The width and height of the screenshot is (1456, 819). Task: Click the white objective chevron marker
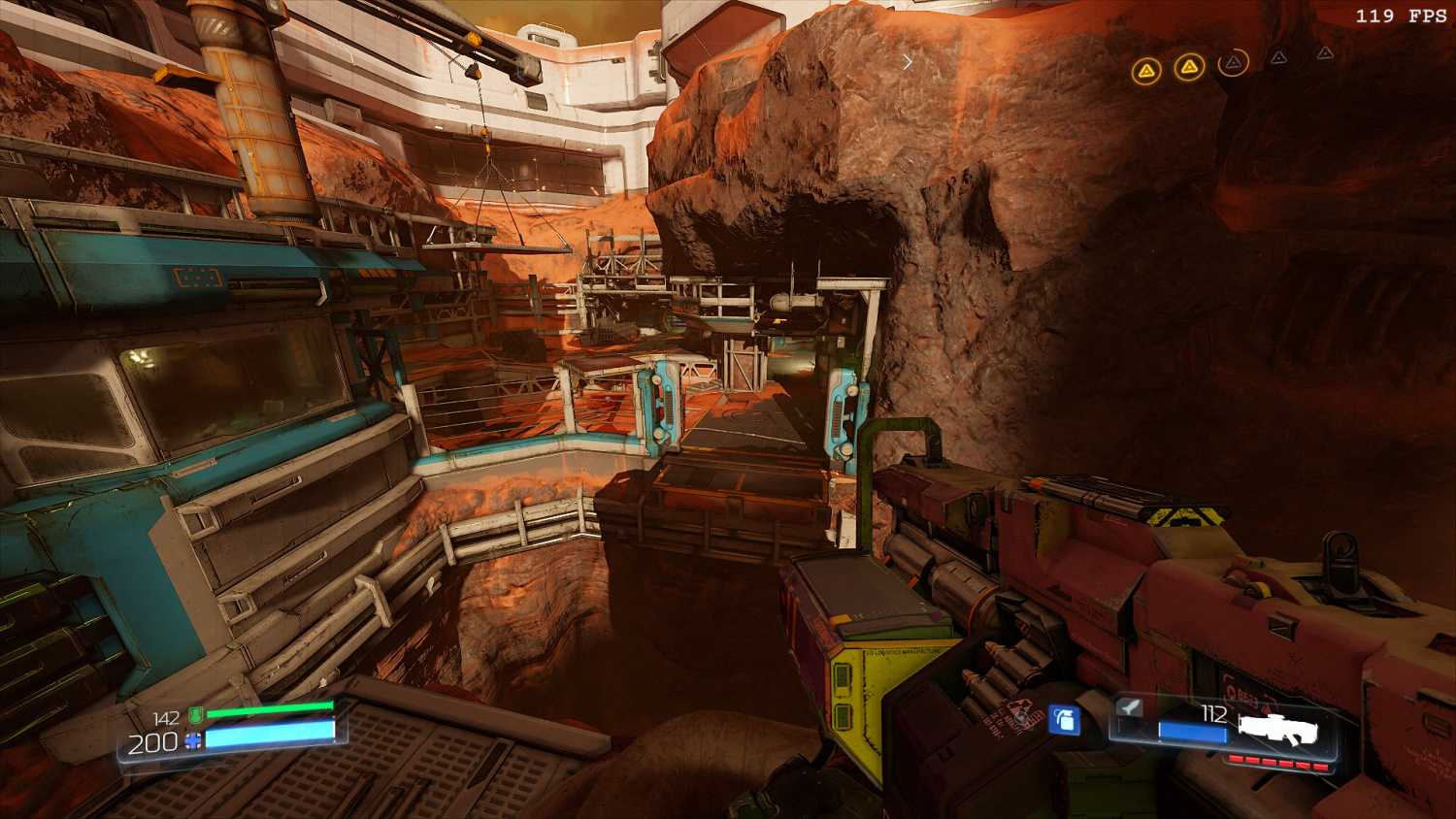coord(908,62)
